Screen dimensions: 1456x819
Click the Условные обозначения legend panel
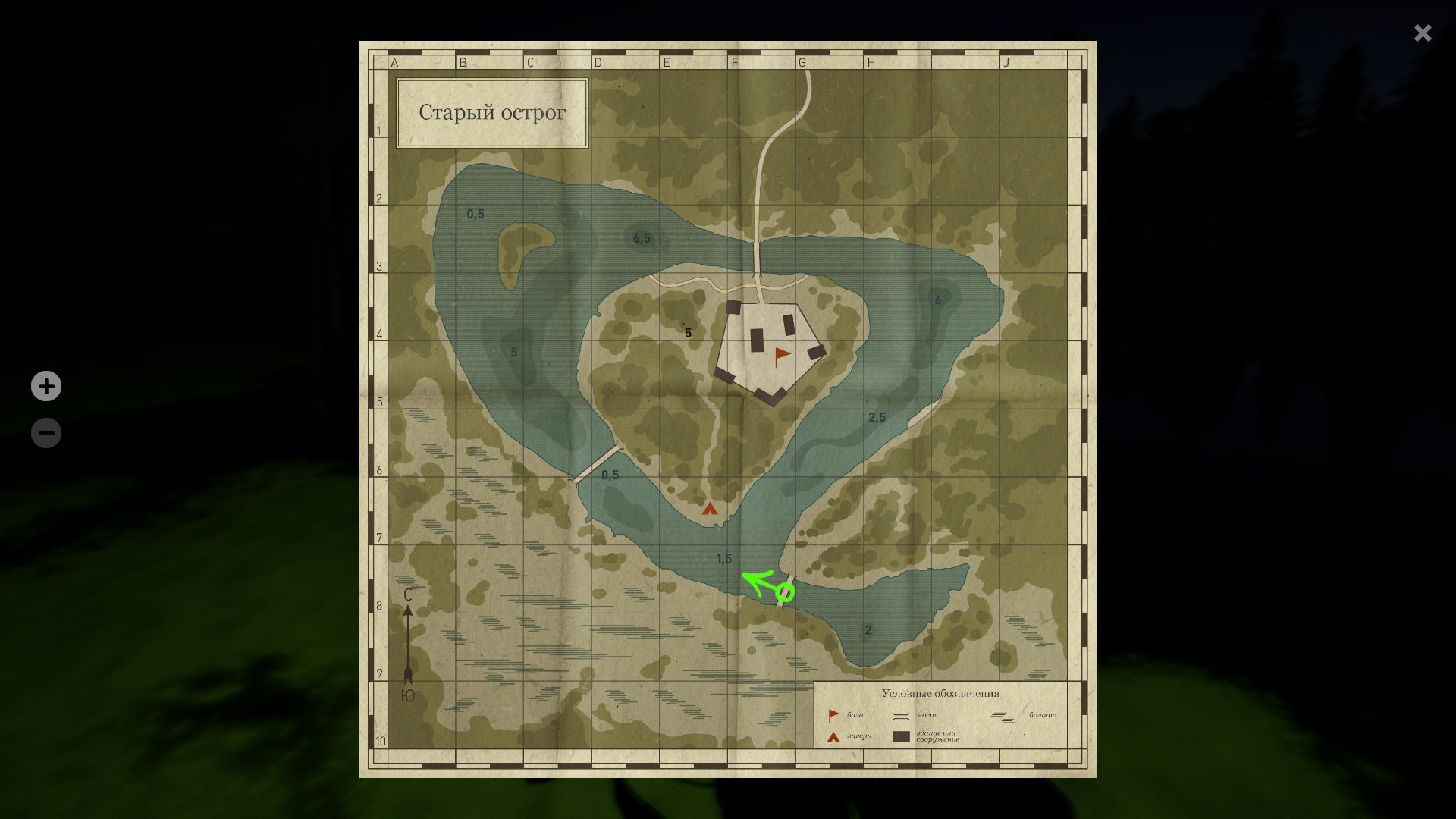tap(940, 693)
